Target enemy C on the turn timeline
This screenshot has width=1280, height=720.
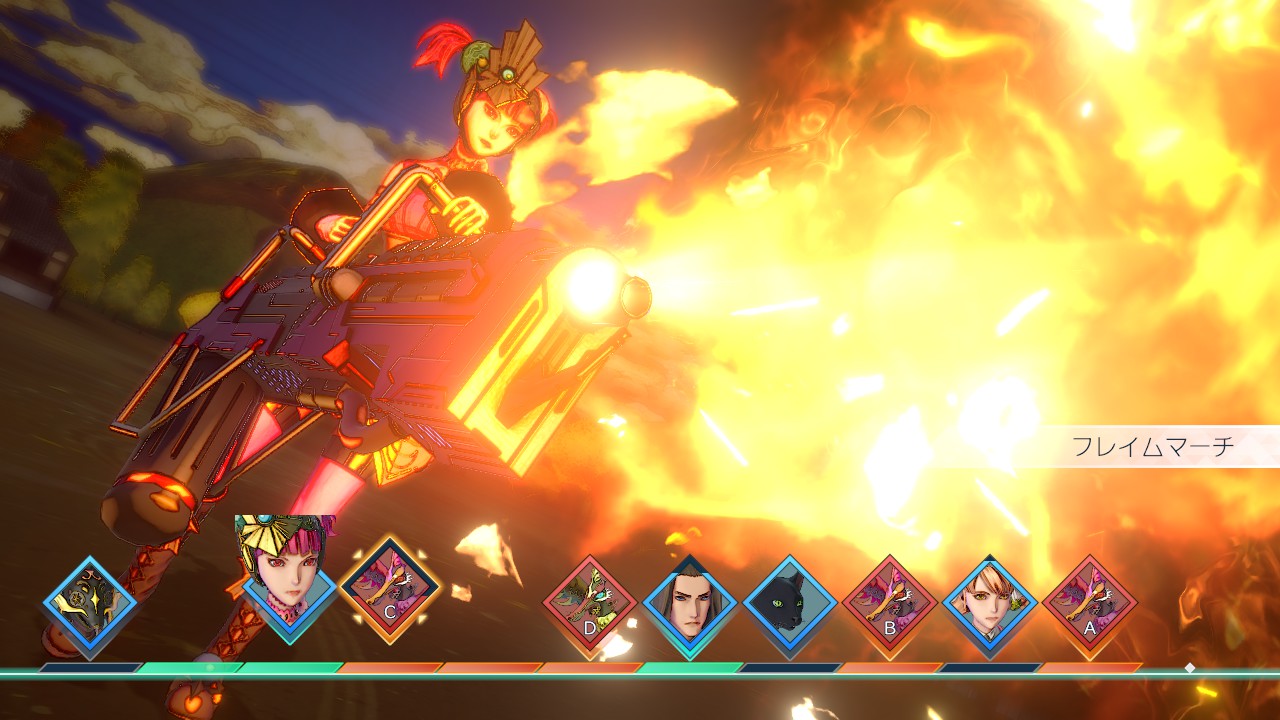(x=390, y=592)
